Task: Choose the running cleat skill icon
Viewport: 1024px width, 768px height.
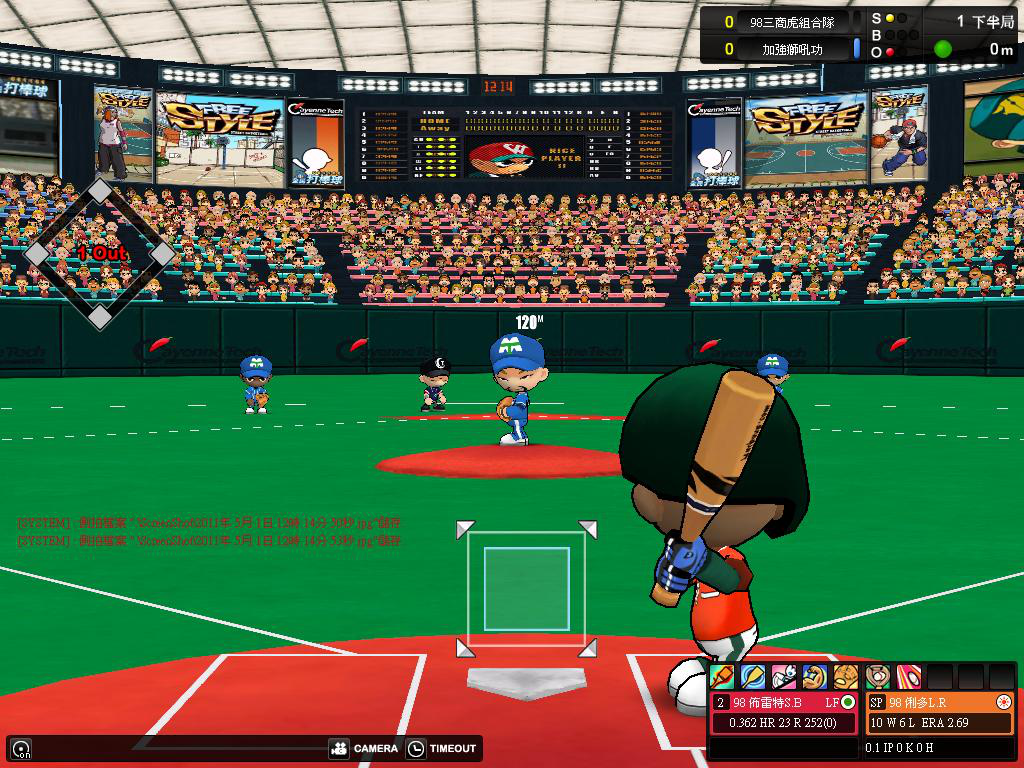Action: (783, 677)
